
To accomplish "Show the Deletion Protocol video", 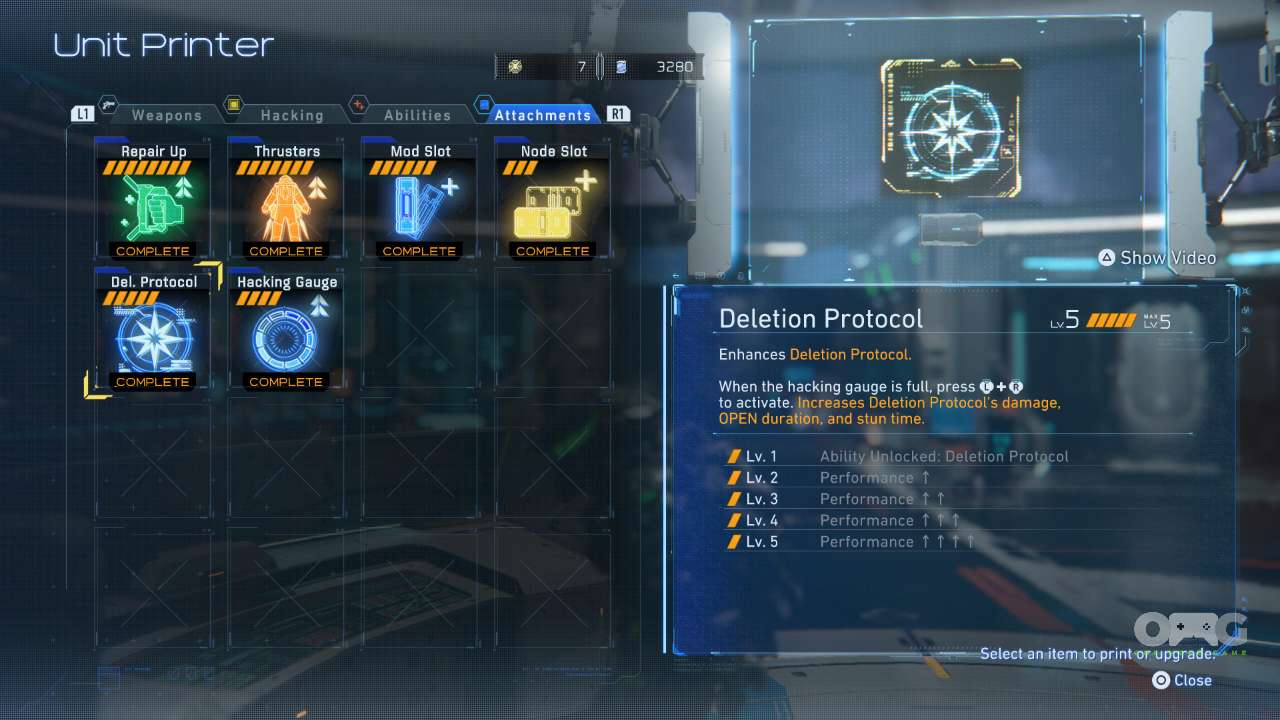I will click(x=1157, y=258).
